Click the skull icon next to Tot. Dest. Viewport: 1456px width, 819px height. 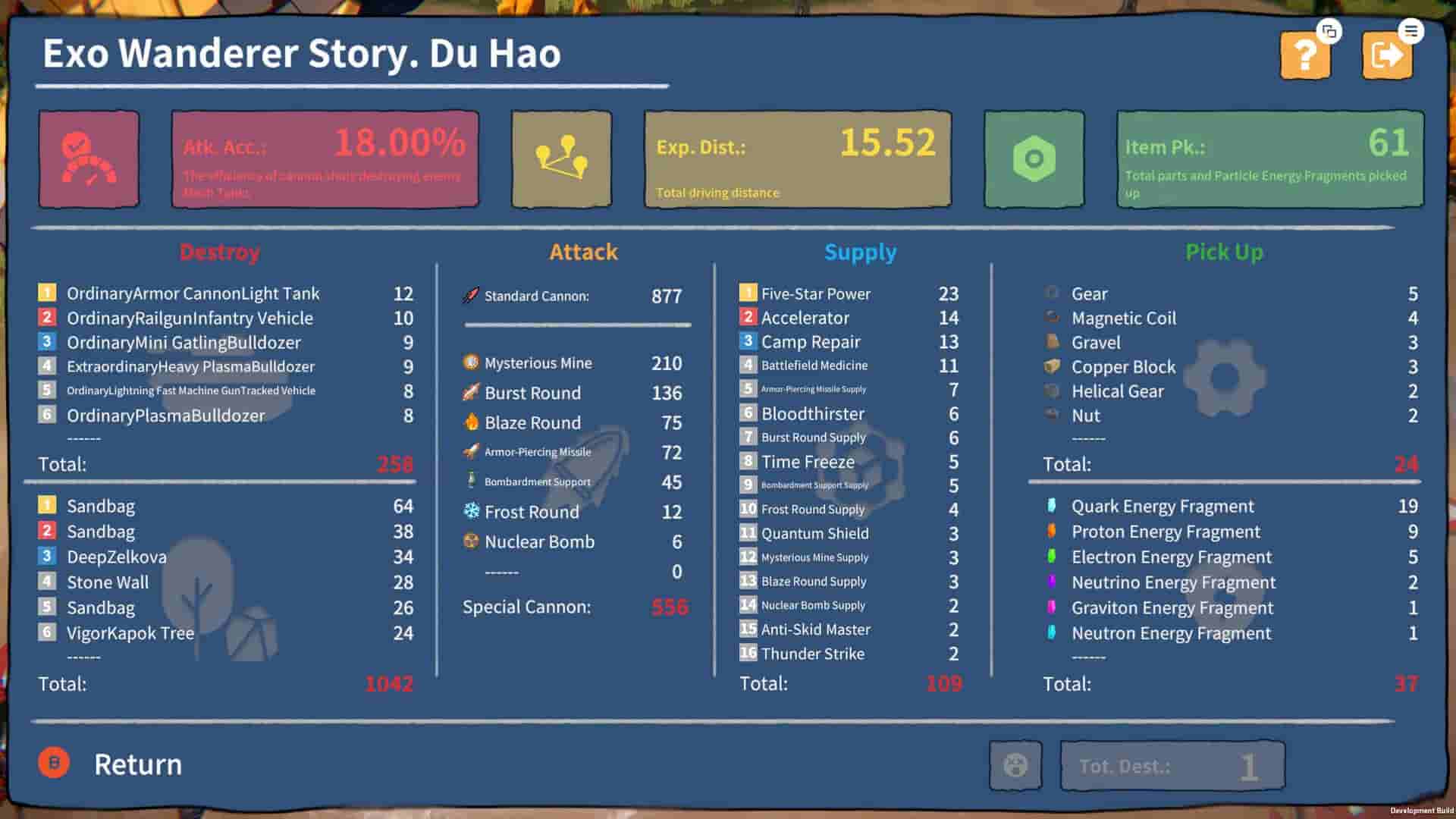(1016, 765)
